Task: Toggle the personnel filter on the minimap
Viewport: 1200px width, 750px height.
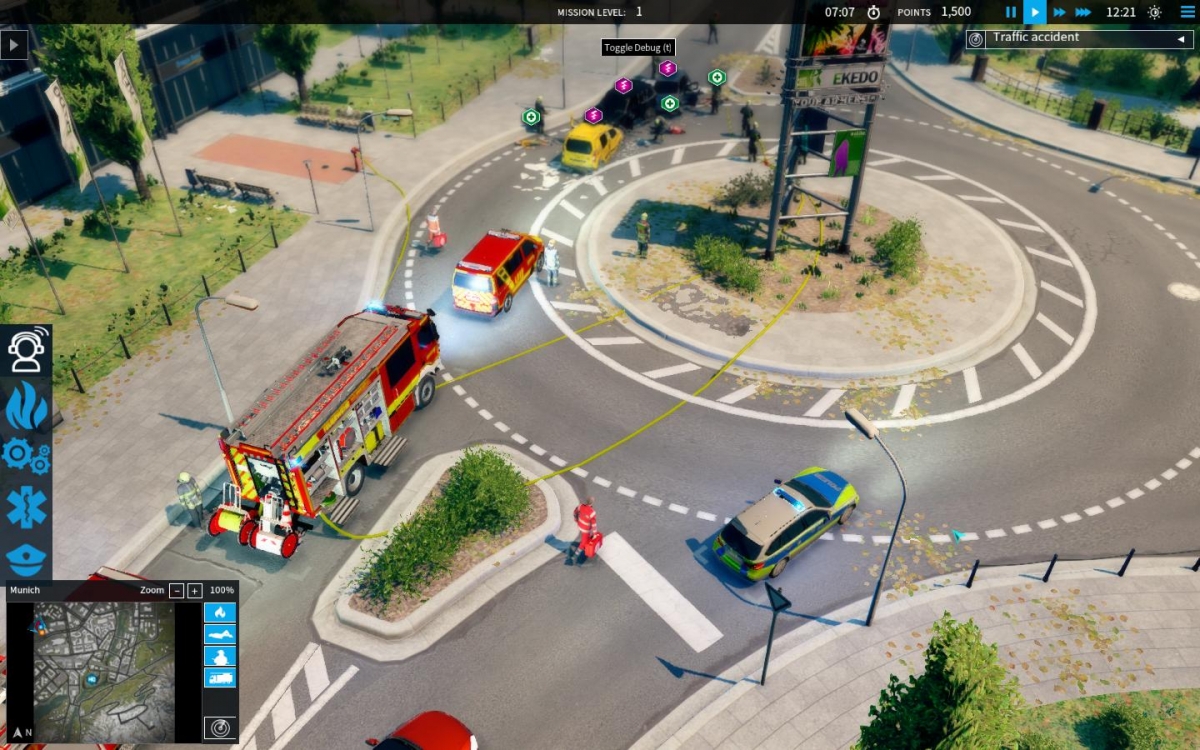Action: click(220, 656)
